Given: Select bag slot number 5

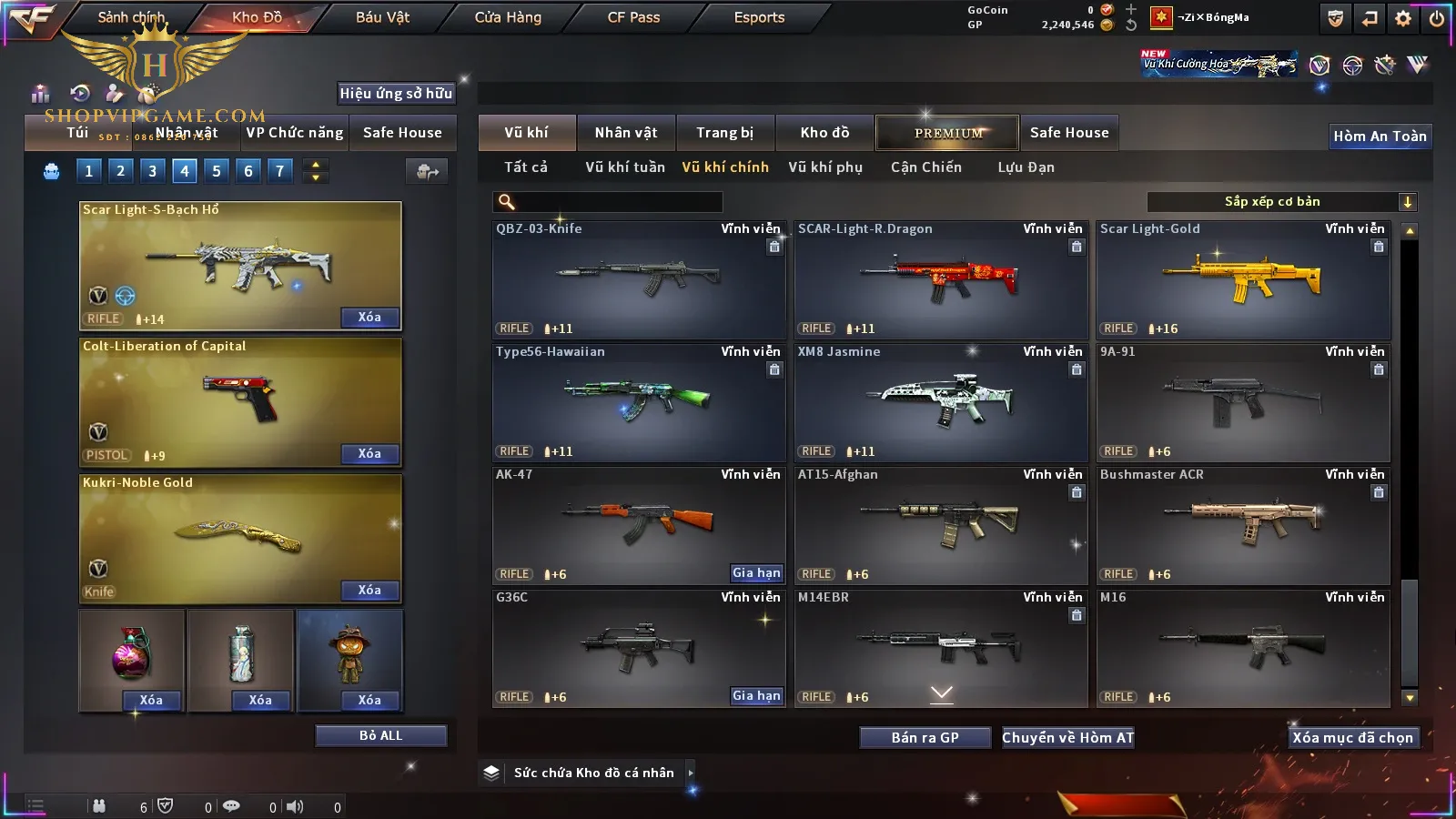Looking at the screenshot, I should [217, 171].
